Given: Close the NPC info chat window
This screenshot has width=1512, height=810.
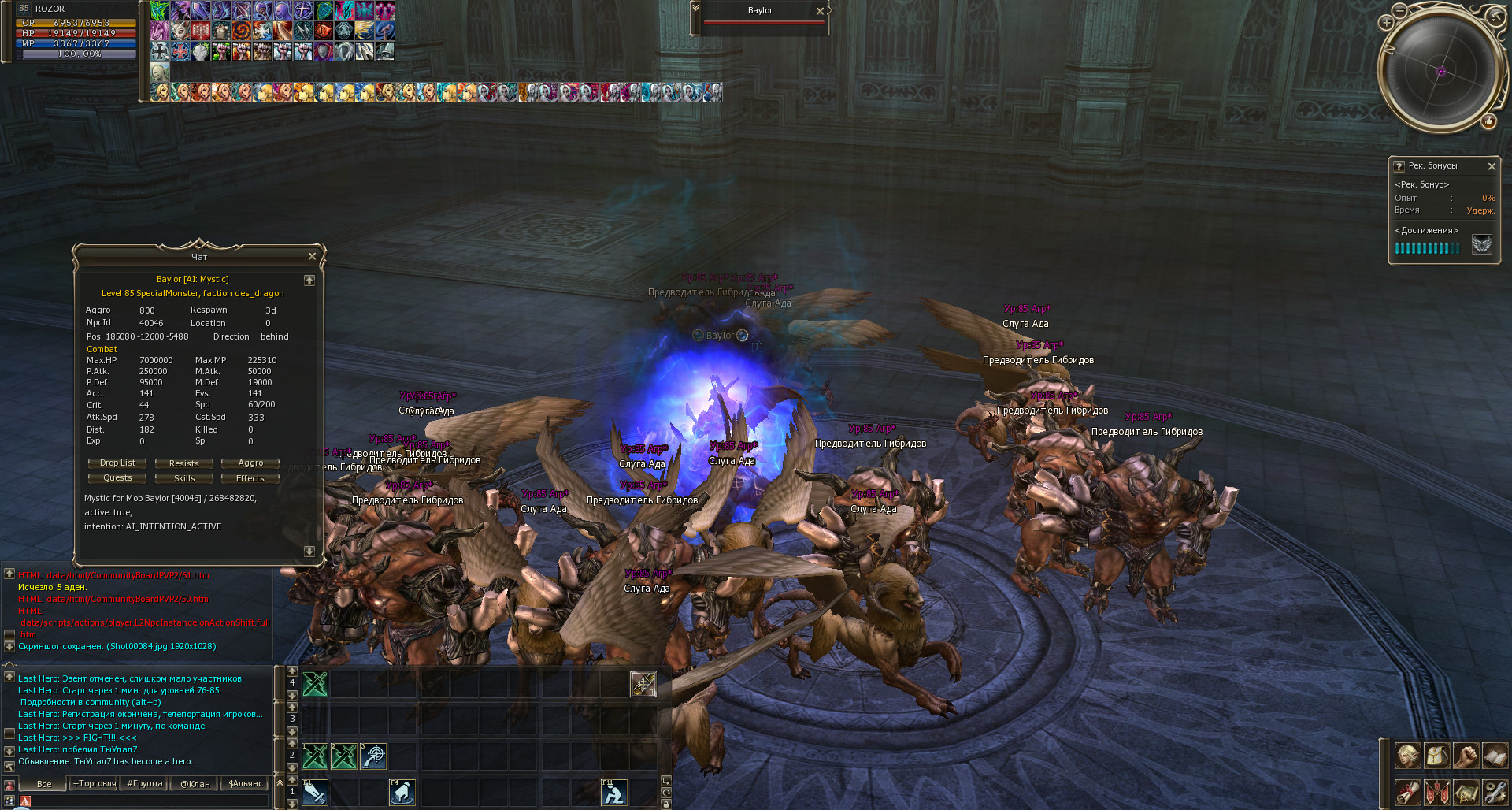Looking at the screenshot, I should (312, 257).
